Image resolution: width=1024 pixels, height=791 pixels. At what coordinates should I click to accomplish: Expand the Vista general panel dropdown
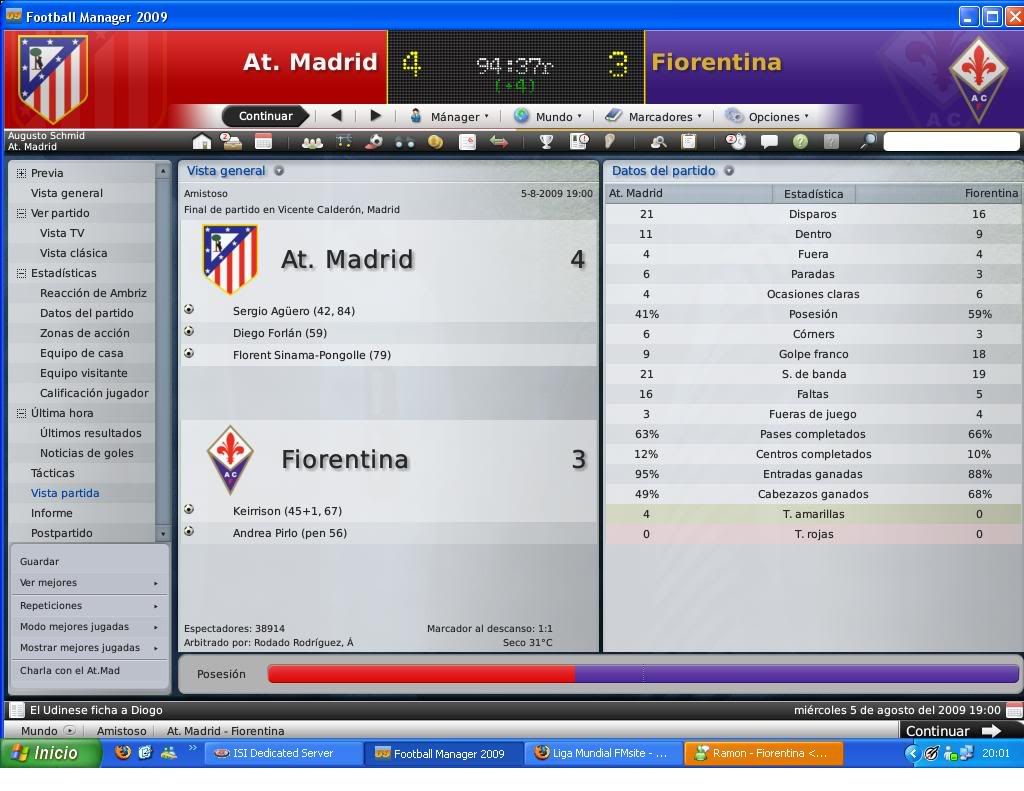click(279, 171)
